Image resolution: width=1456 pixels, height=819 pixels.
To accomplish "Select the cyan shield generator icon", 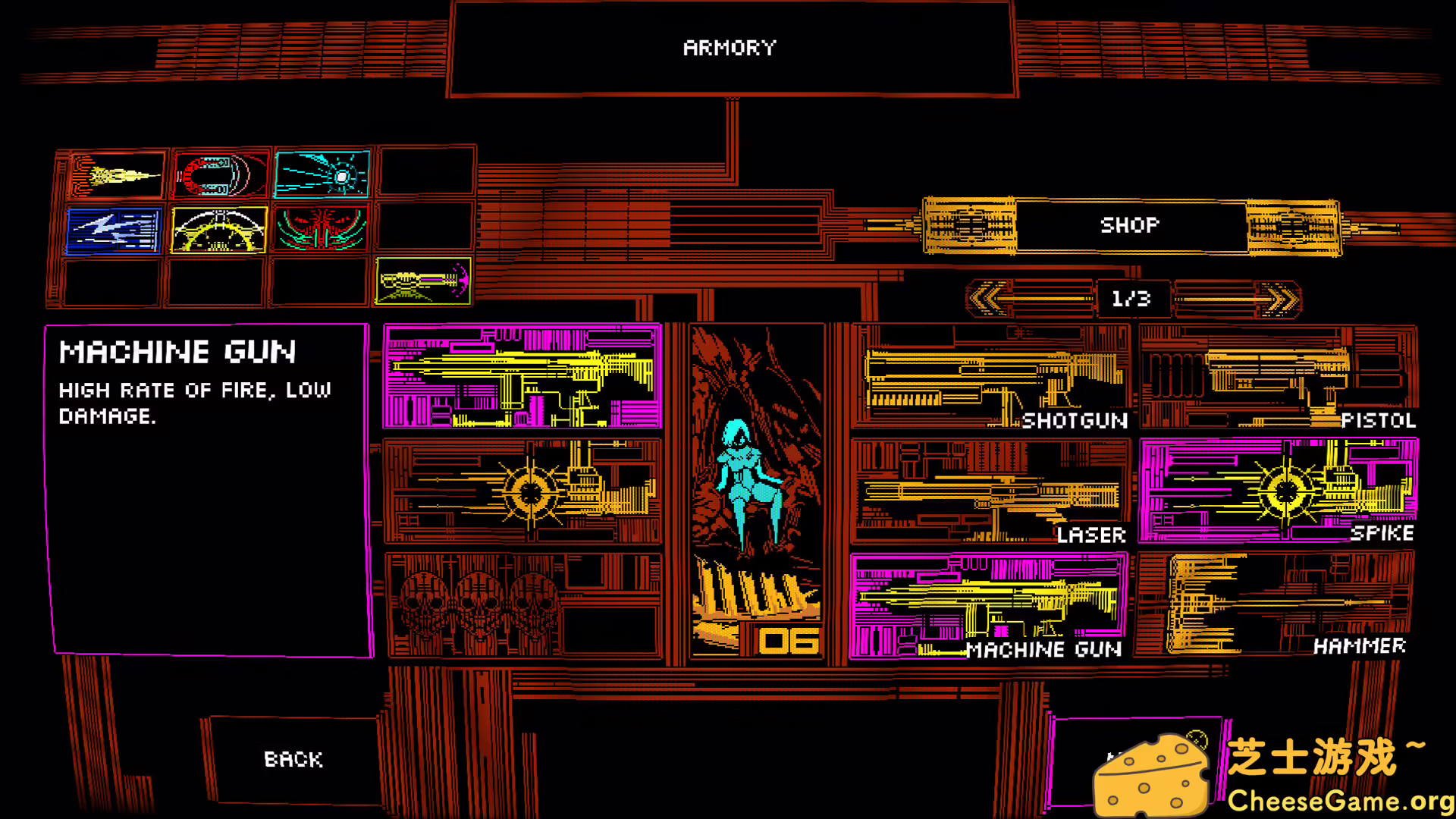I will [x=322, y=173].
